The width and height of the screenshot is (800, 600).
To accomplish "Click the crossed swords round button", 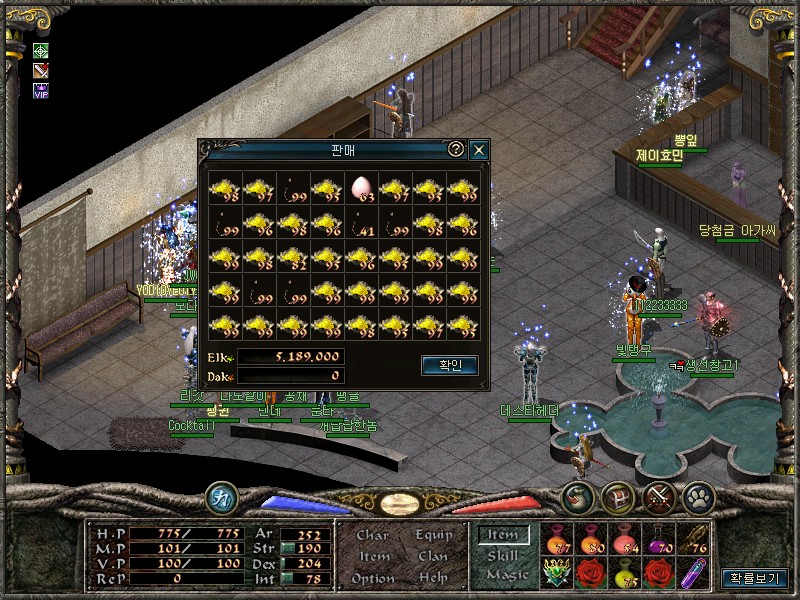I will [x=657, y=497].
